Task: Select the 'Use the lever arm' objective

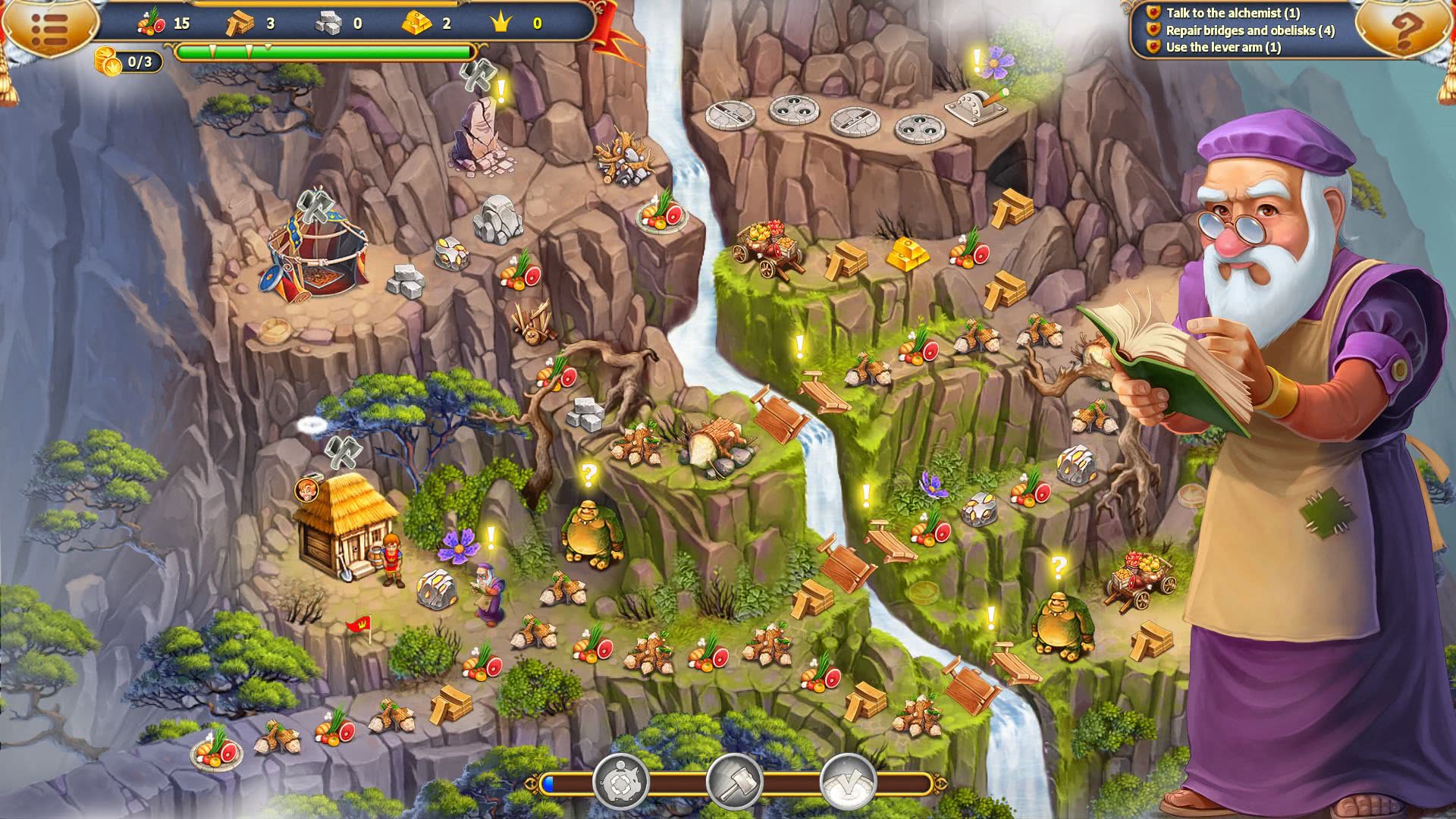Action: [x=1222, y=47]
